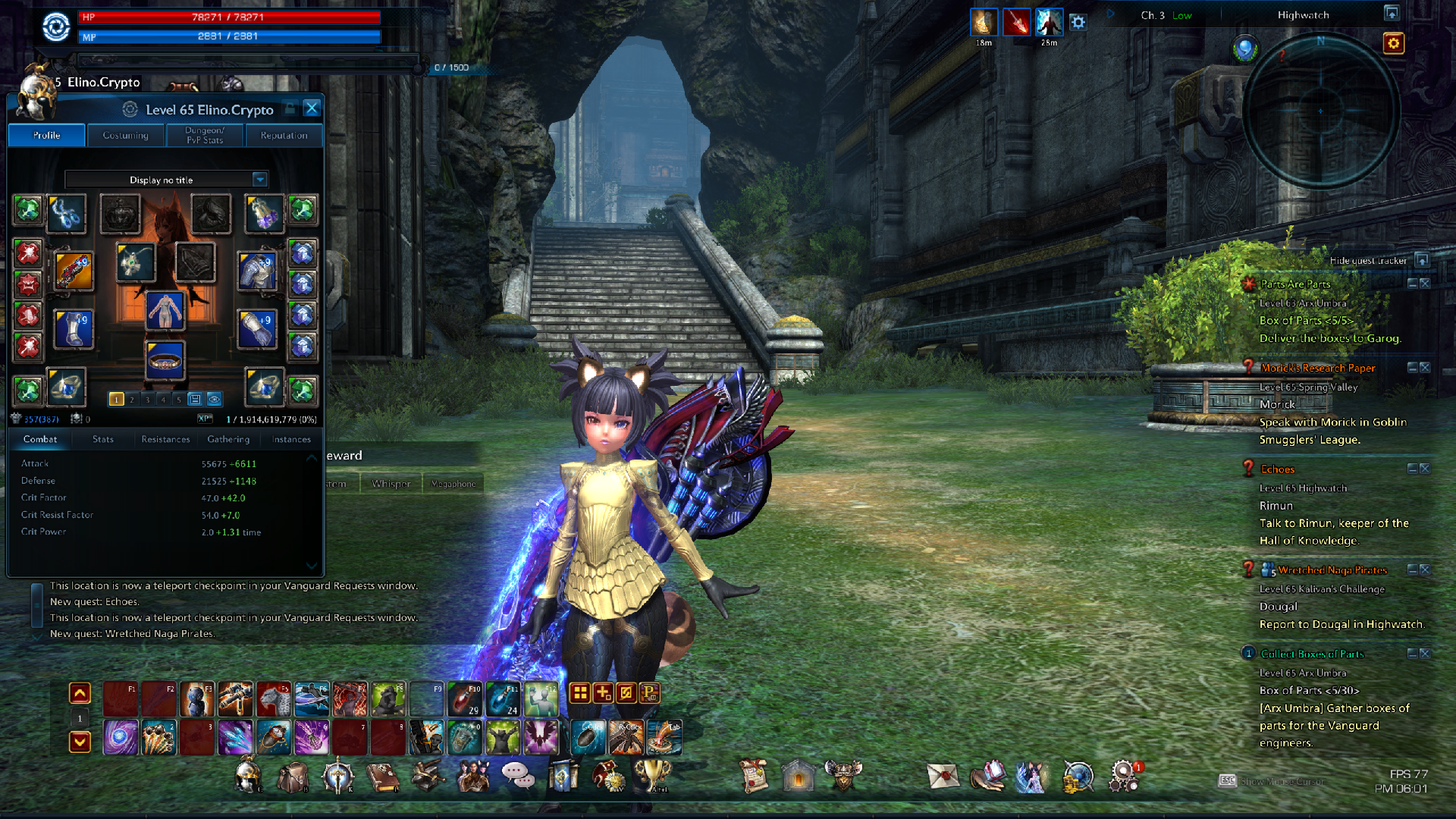Hide the quest tracker
1456x819 pixels.
click(1422, 261)
